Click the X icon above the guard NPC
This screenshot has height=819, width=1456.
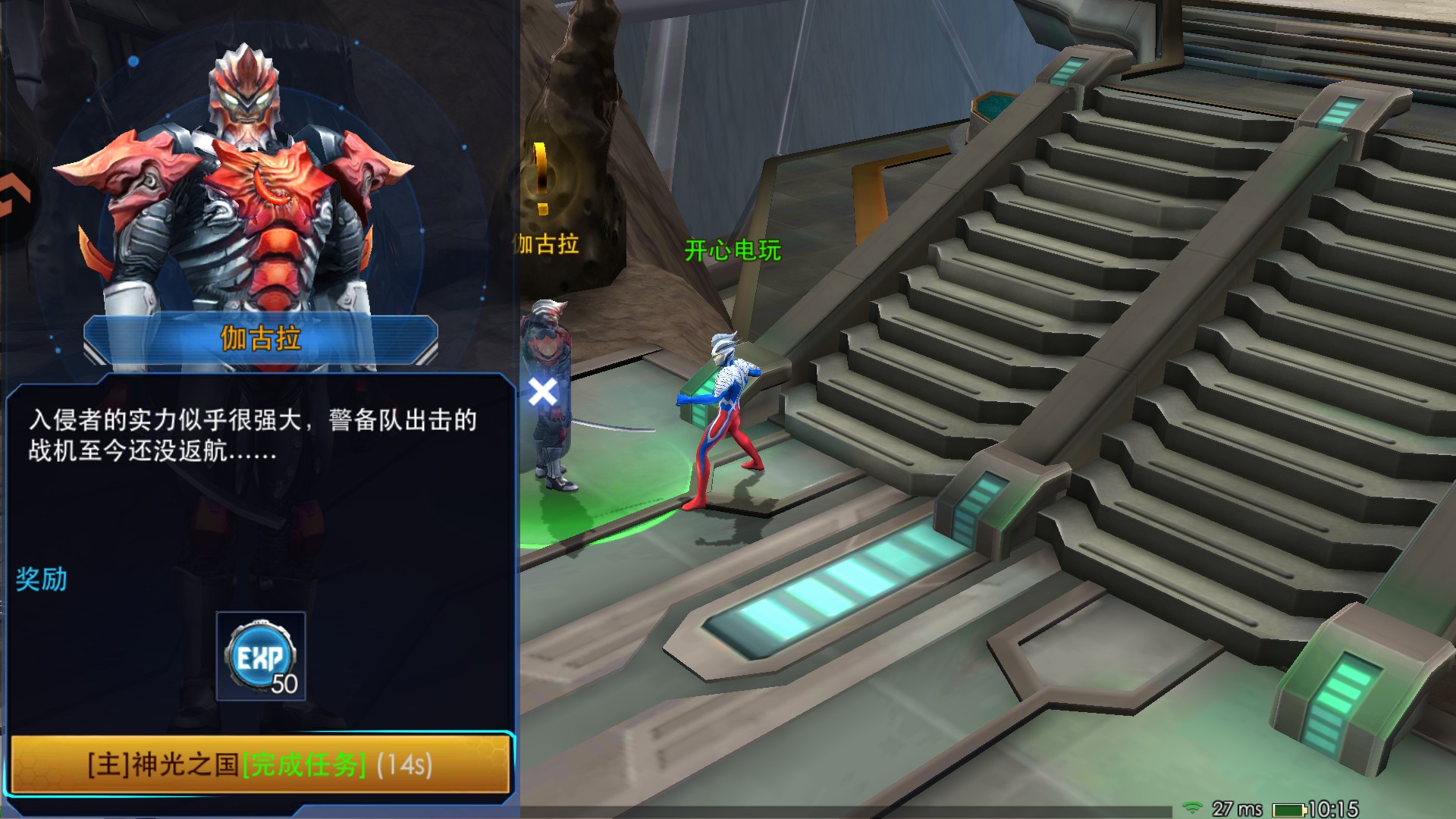pos(544,392)
